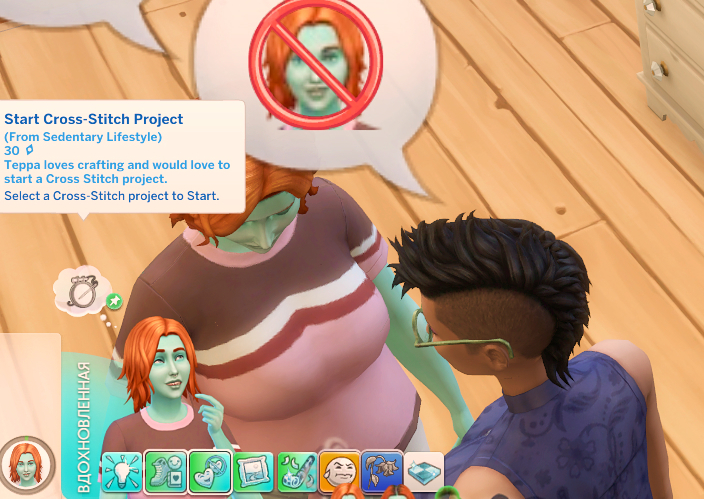Inspect the orange grimacing face moodlet

tap(340, 470)
